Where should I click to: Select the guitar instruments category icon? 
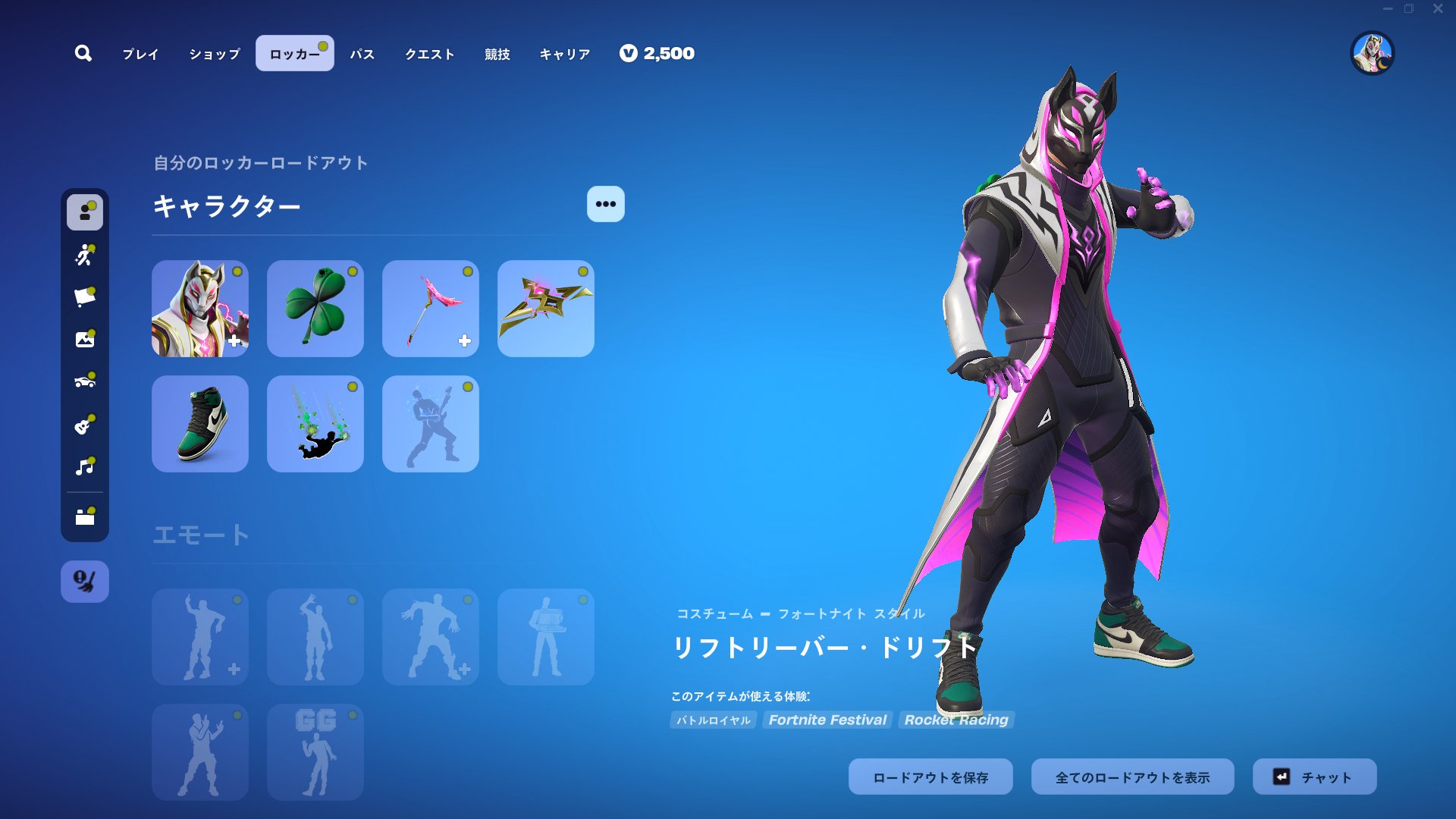click(x=85, y=423)
